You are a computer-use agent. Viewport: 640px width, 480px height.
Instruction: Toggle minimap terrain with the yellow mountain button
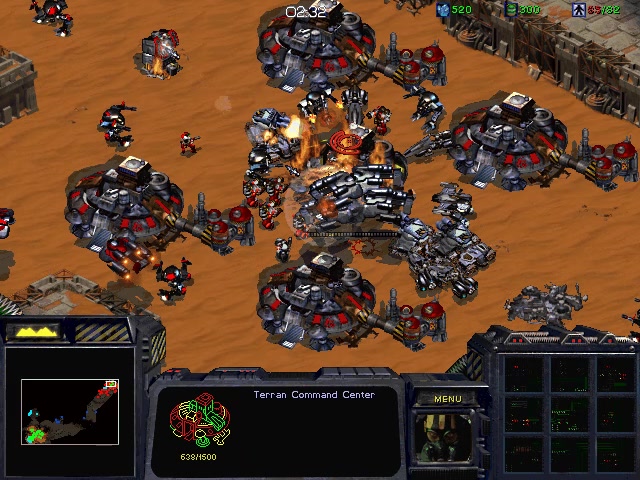coord(34,330)
